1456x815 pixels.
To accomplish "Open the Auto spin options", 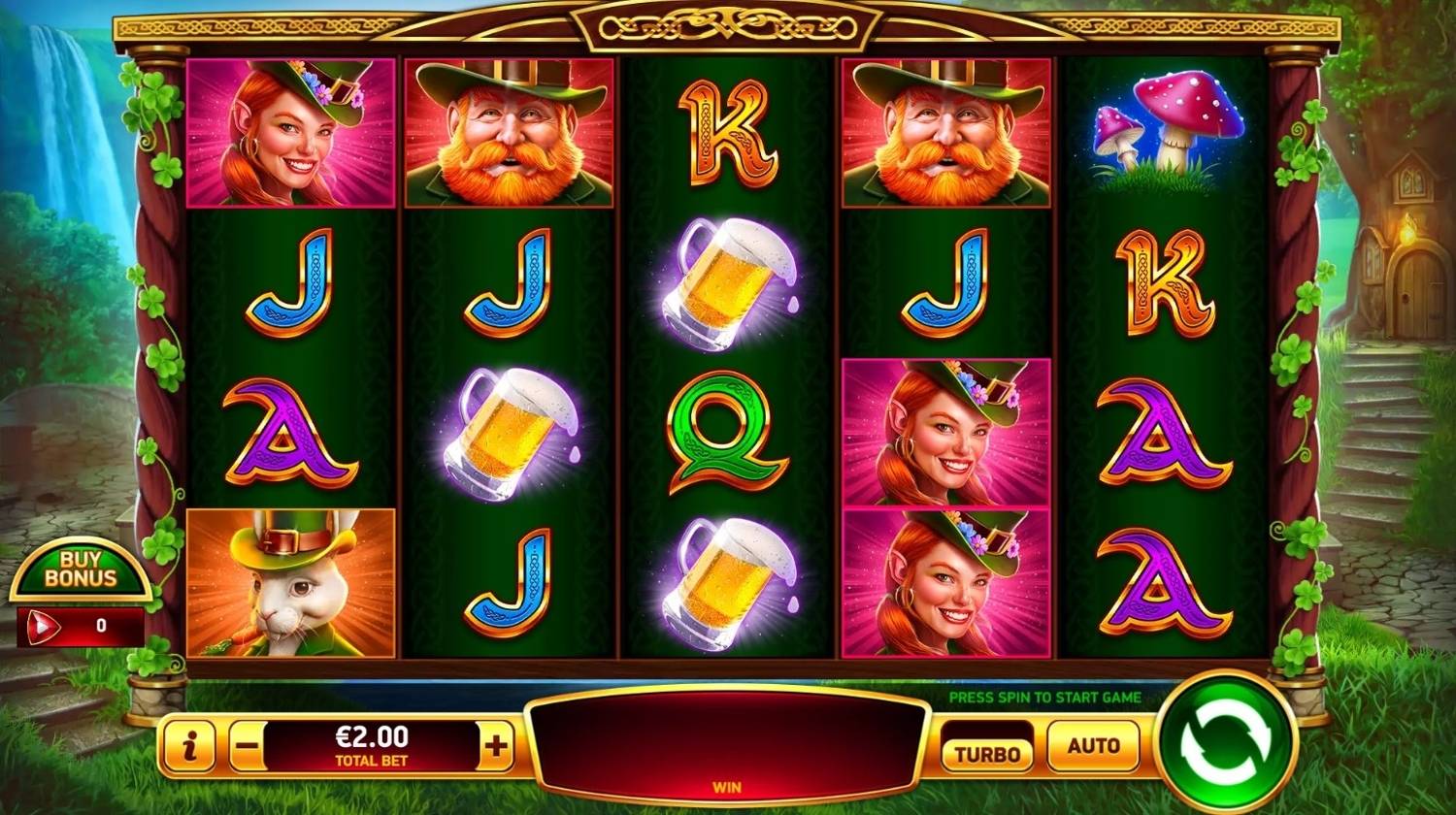I will (1093, 746).
